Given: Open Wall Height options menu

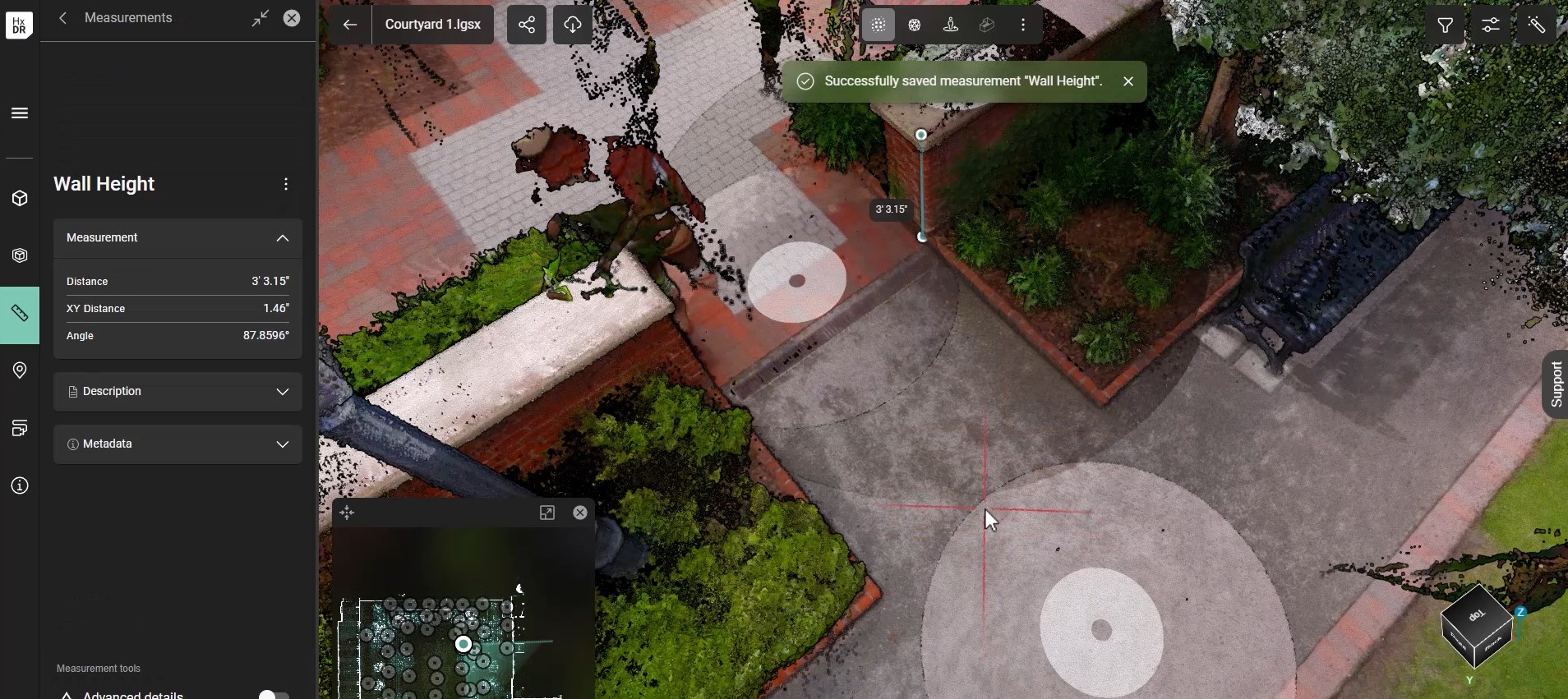Looking at the screenshot, I should coord(286,185).
